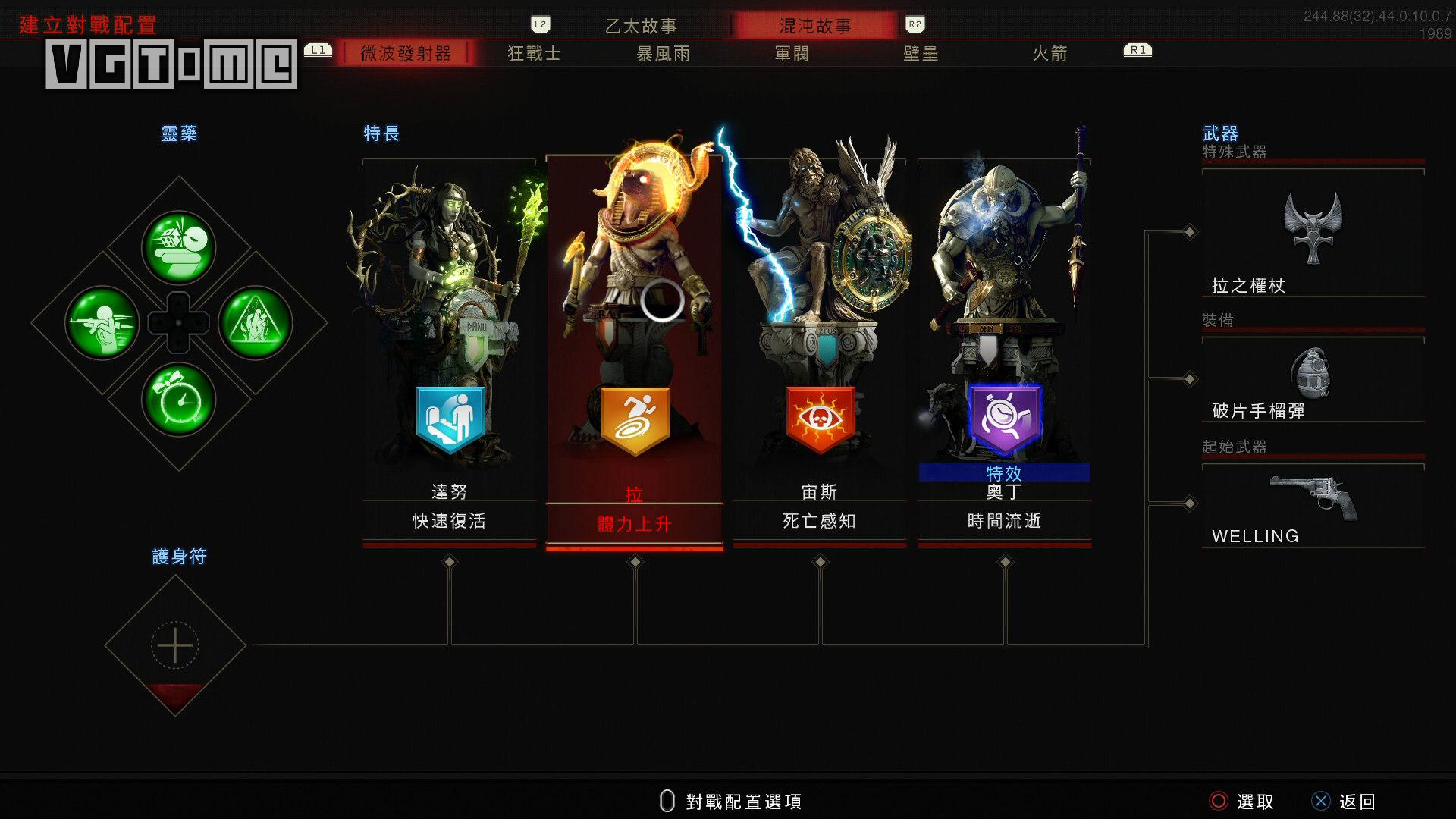Click the top green dice elixir icon
This screenshot has height=819, width=1456.
click(179, 247)
